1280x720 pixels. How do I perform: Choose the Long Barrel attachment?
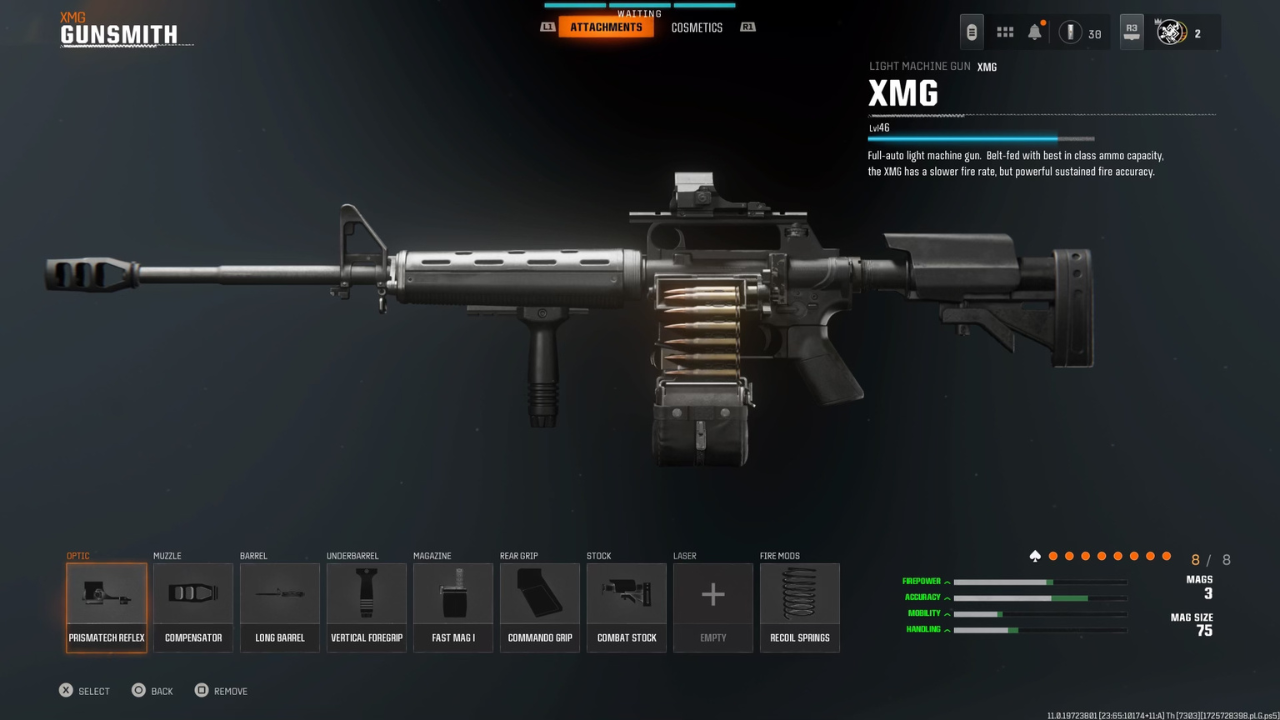(280, 605)
